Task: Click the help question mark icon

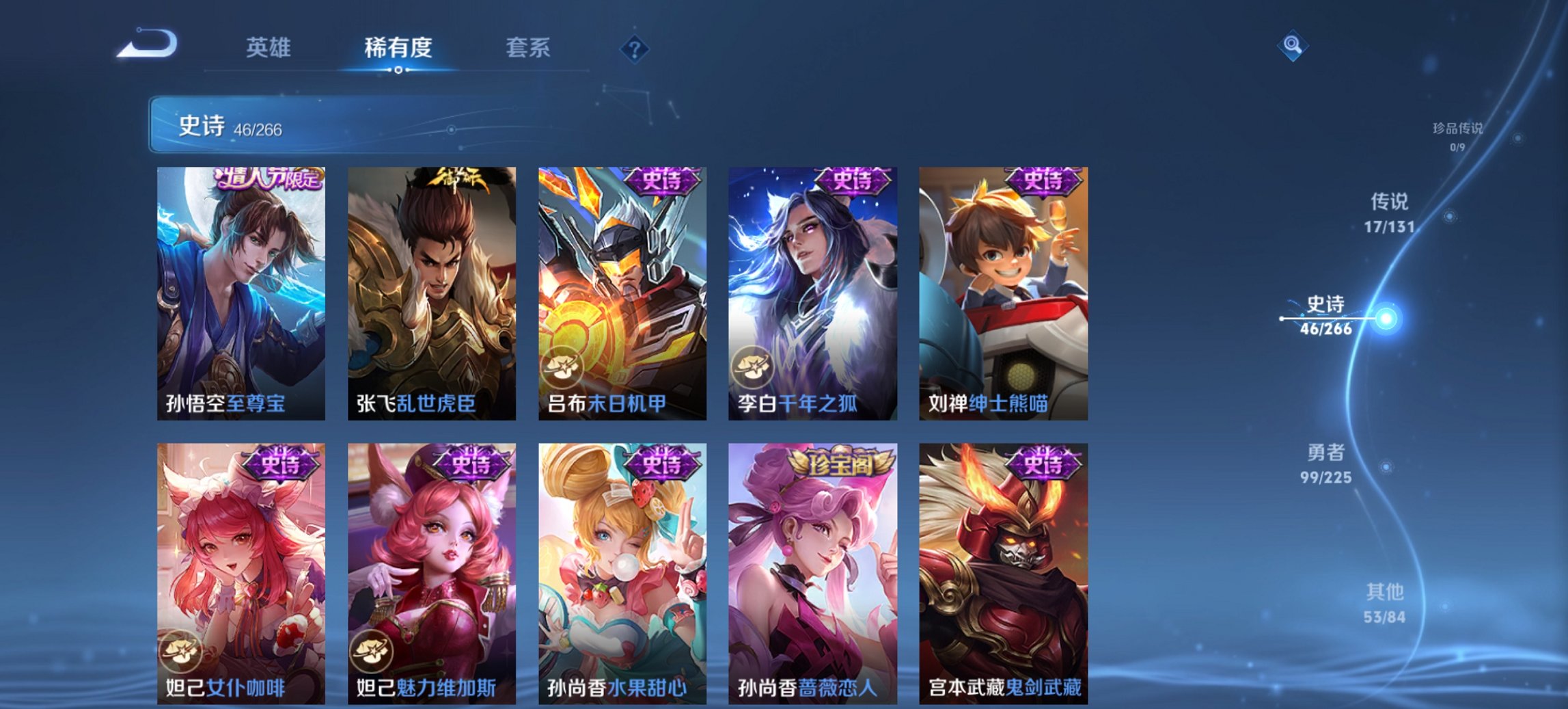Action: click(x=635, y=48)
